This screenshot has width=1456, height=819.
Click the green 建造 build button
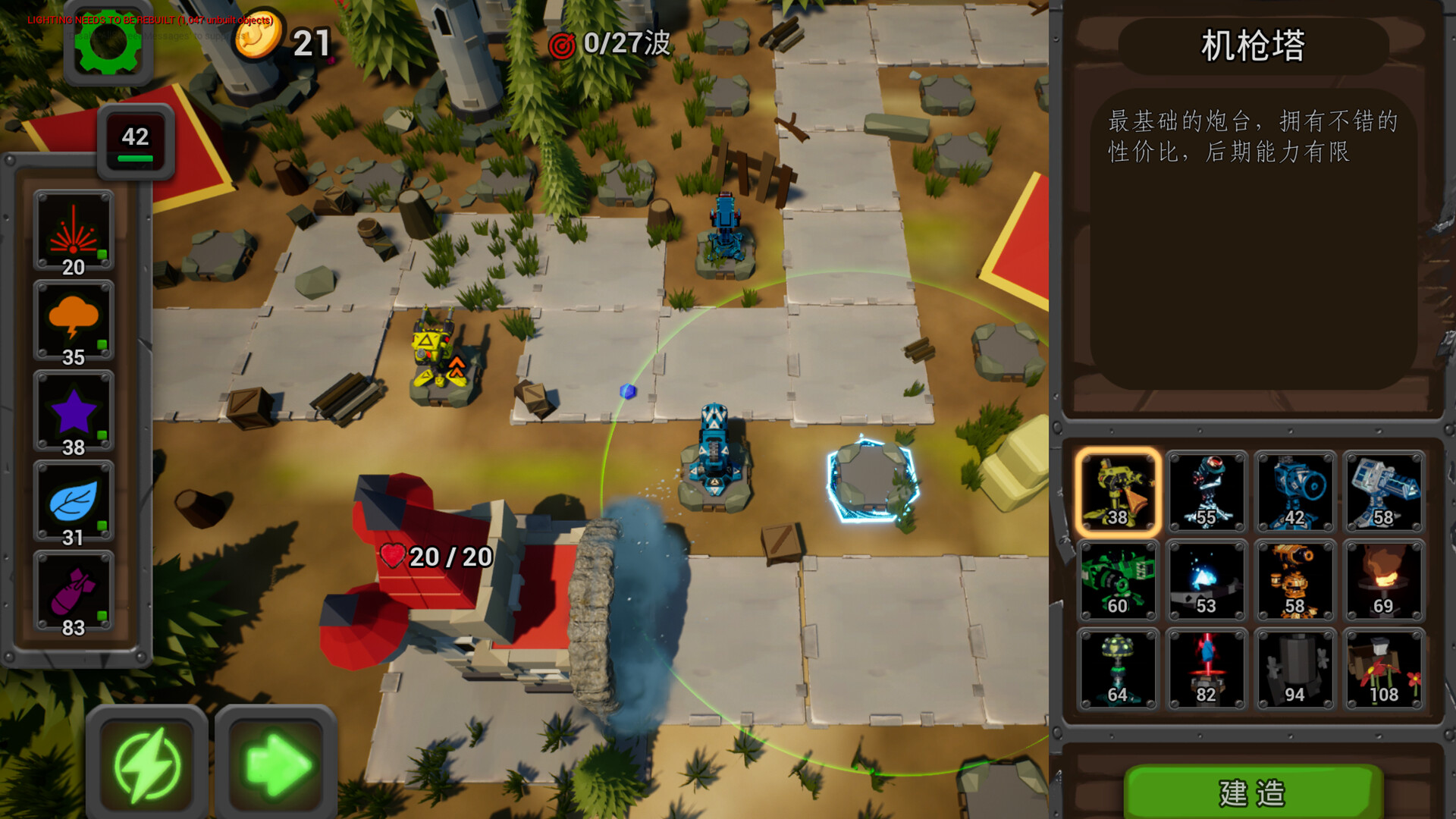(x=1253, y=792)
